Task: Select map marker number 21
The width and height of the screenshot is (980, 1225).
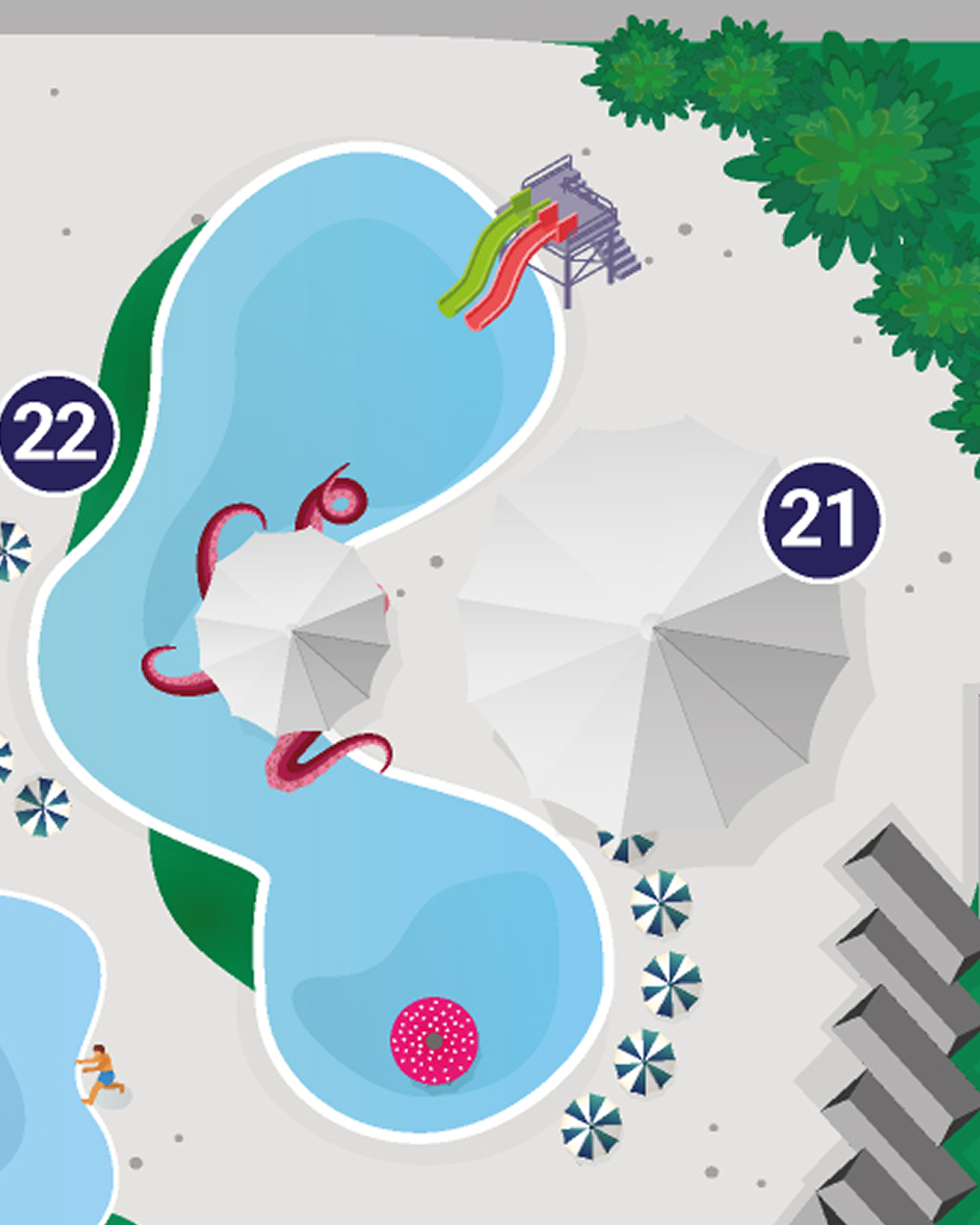Action: pos(821,521)
